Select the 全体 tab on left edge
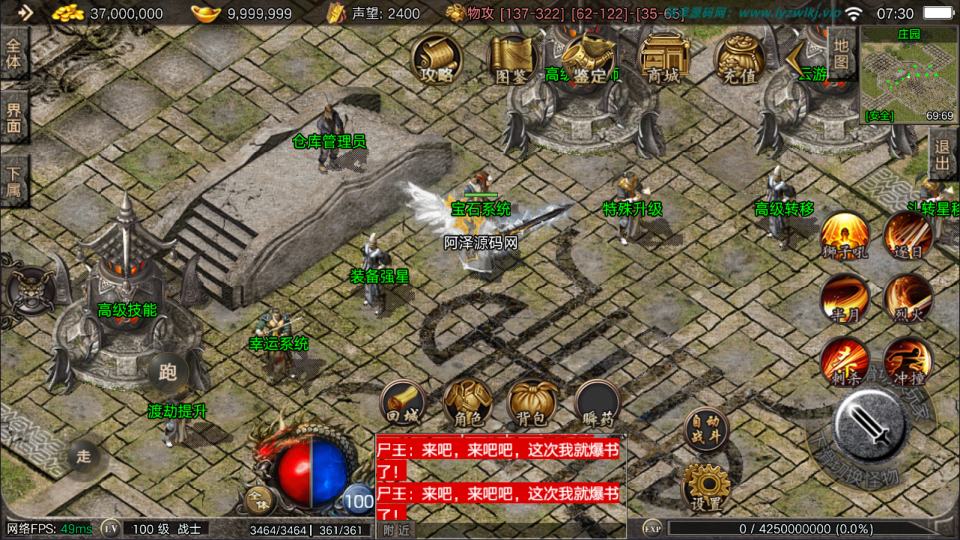 [x=14, y=54]
